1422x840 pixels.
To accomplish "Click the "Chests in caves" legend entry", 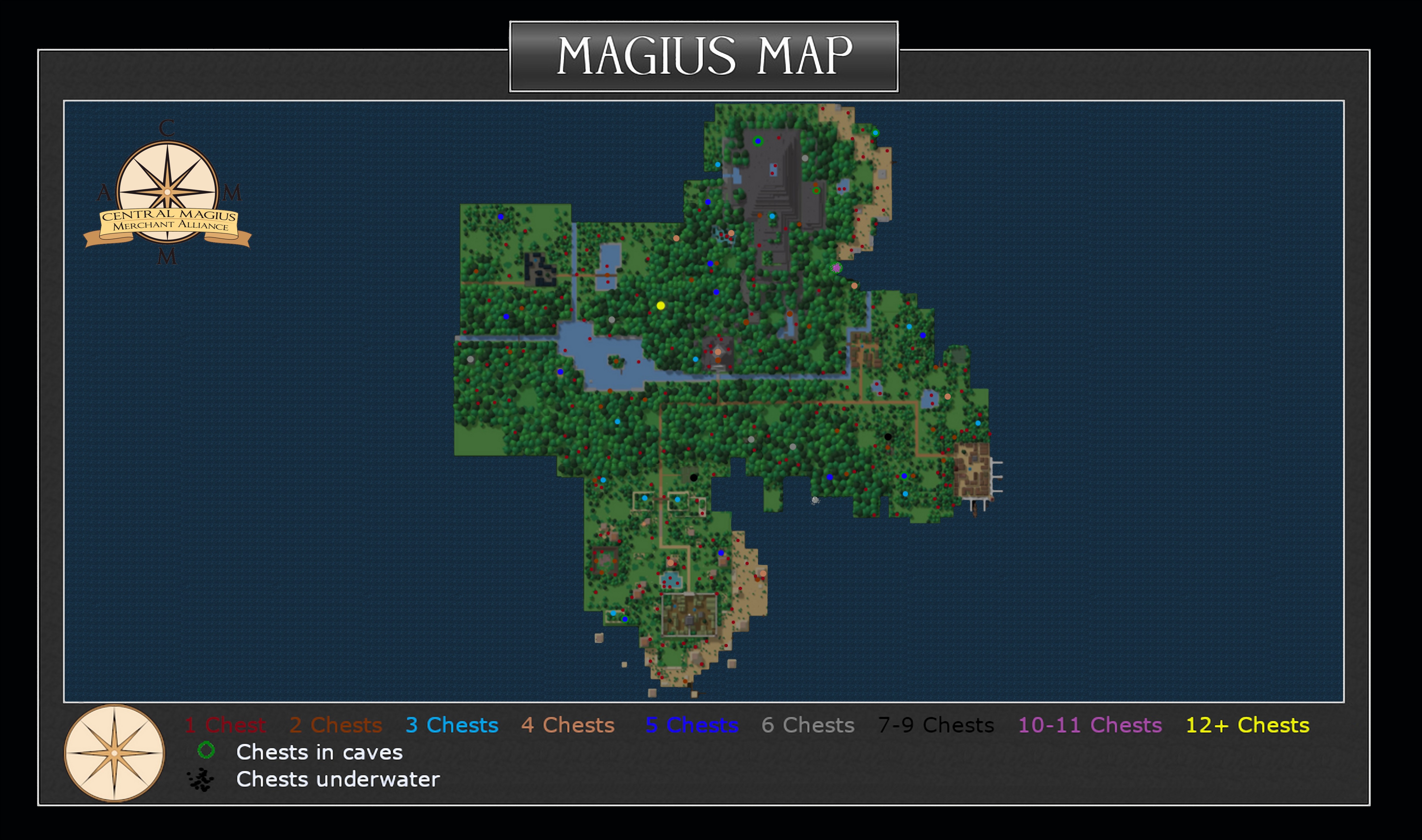I will [x=319, y=752].
